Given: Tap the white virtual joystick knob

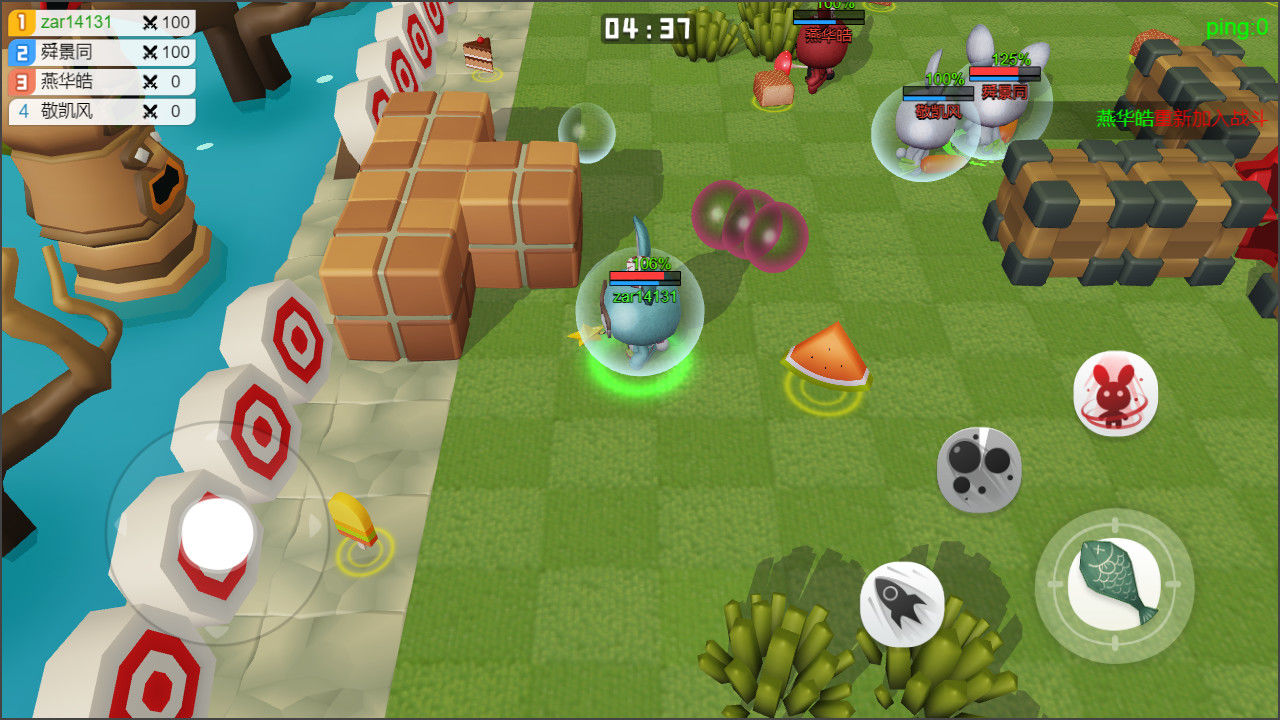Looking at the screenshot, I should [217, 534].
